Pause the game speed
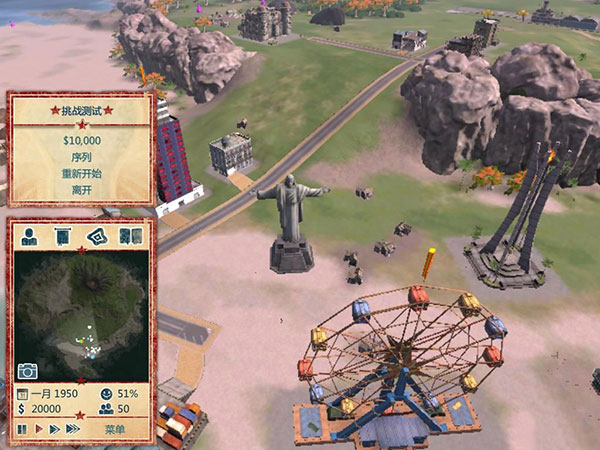 22,429
